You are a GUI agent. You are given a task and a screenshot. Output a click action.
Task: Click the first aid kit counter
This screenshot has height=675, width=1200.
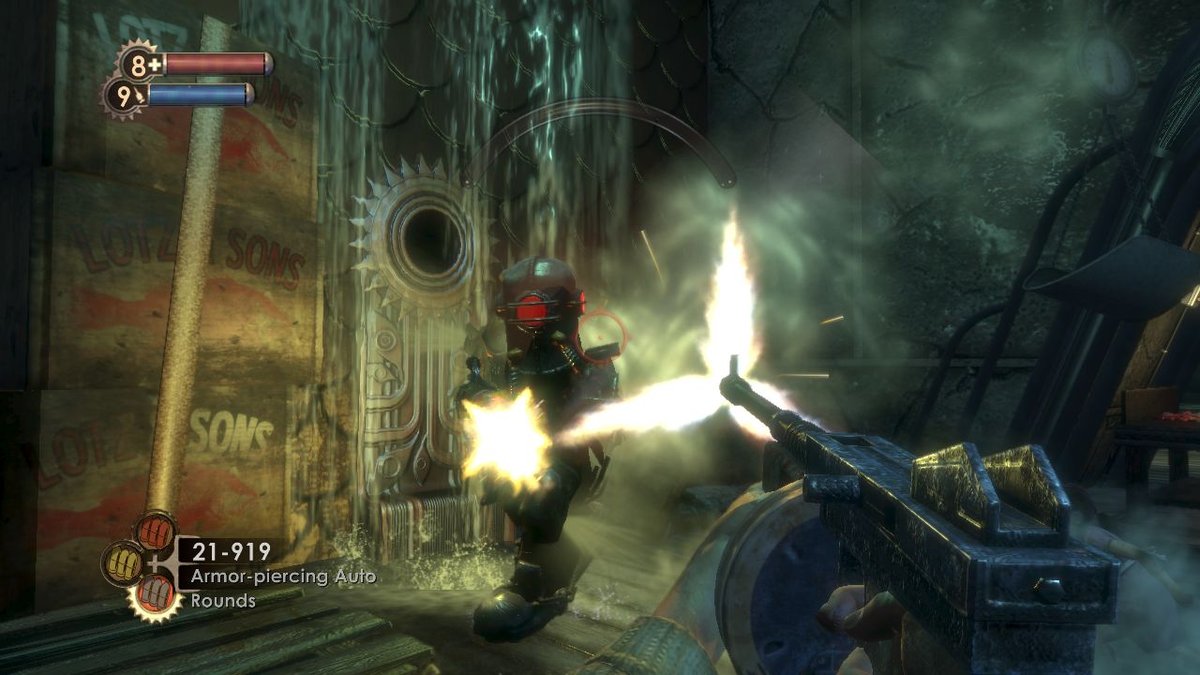142,63
